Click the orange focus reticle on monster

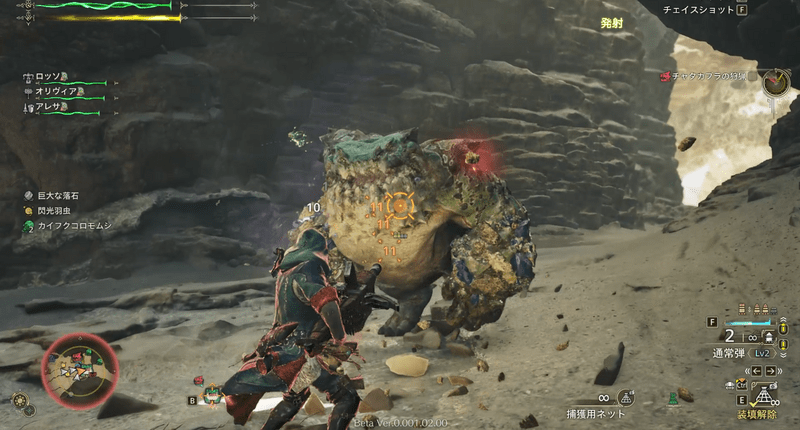[400, 207]
